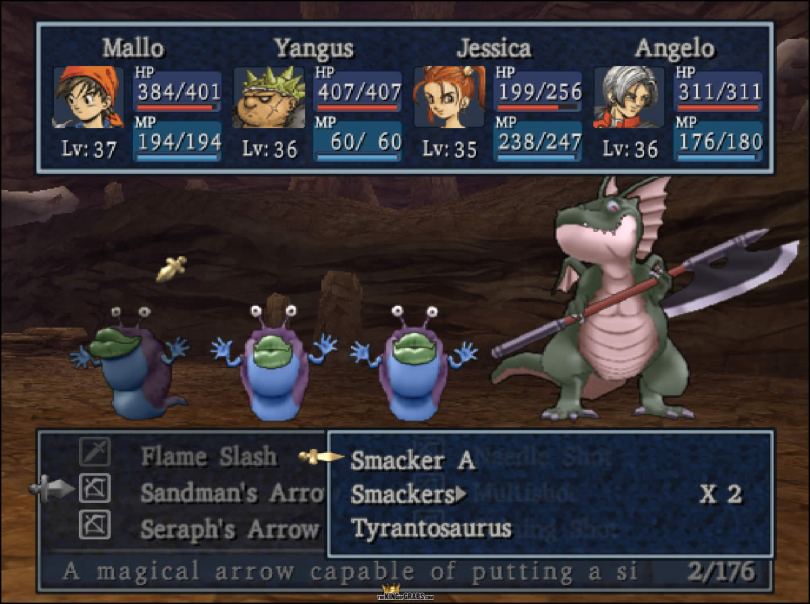Select the Sandman's Arrow skill
810x604 pixels.
click(232, 493)
